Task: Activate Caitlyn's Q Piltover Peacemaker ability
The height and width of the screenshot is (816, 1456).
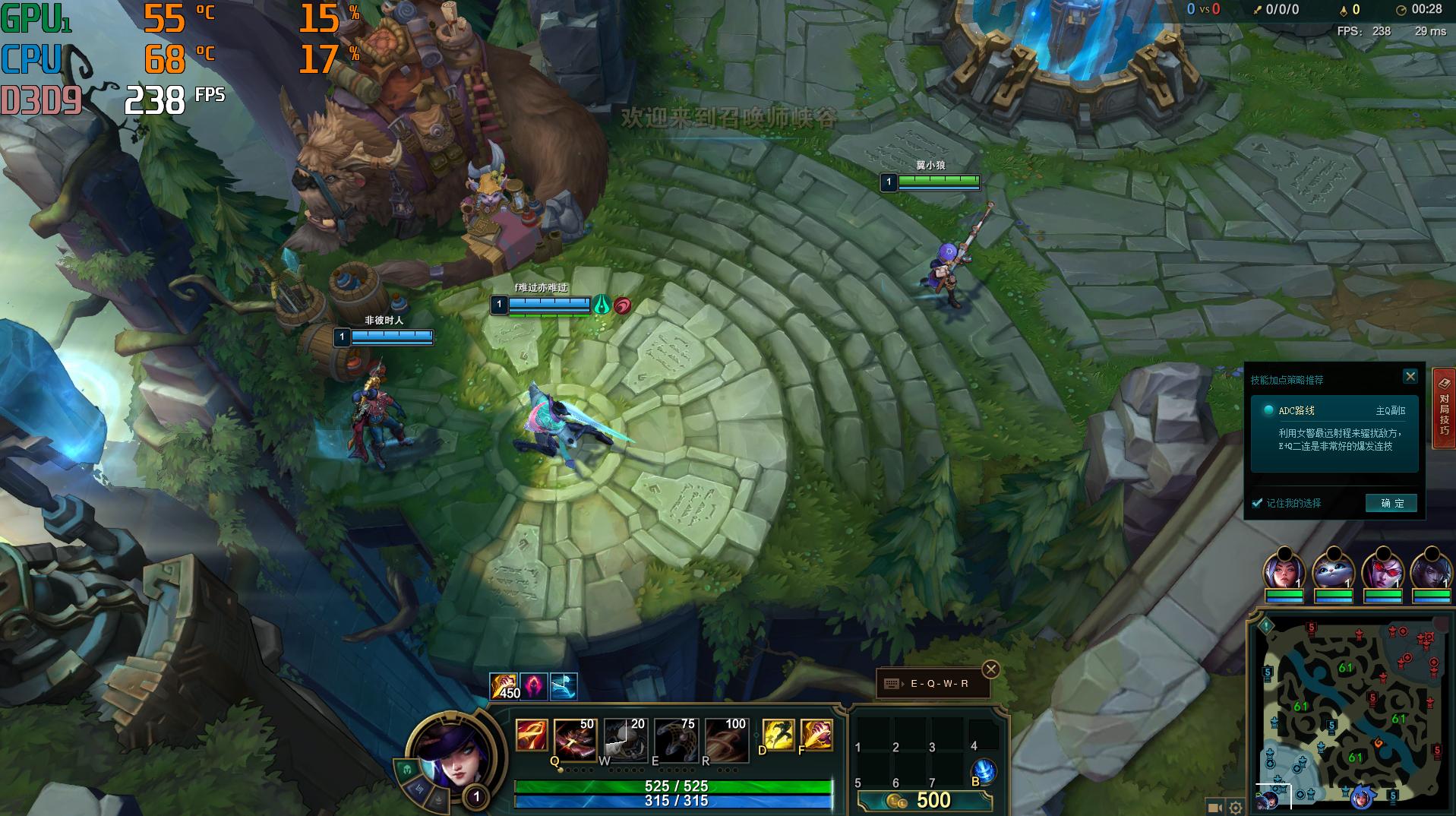Action: [x=575, y=739]
